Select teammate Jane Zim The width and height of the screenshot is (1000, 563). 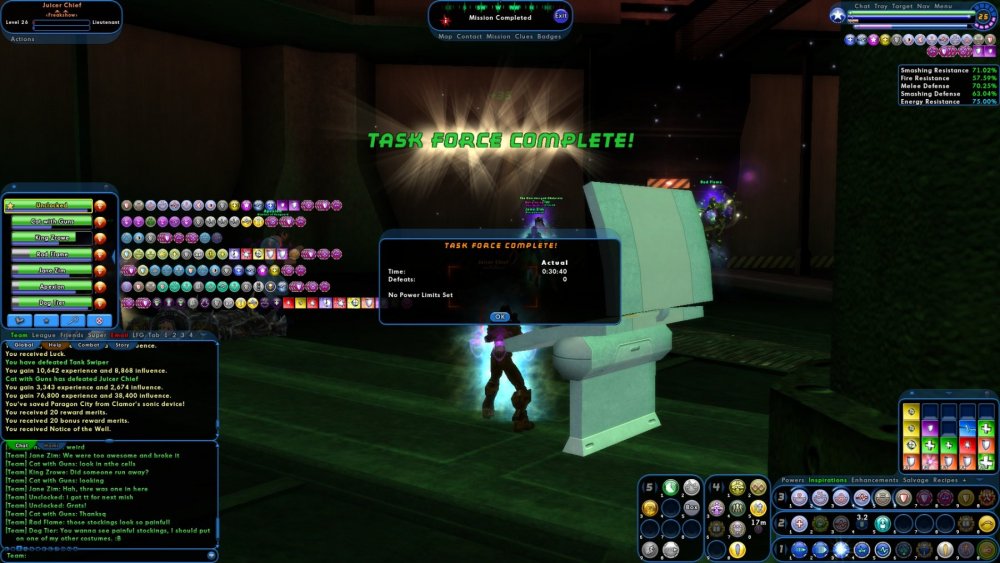click(50, 270)
